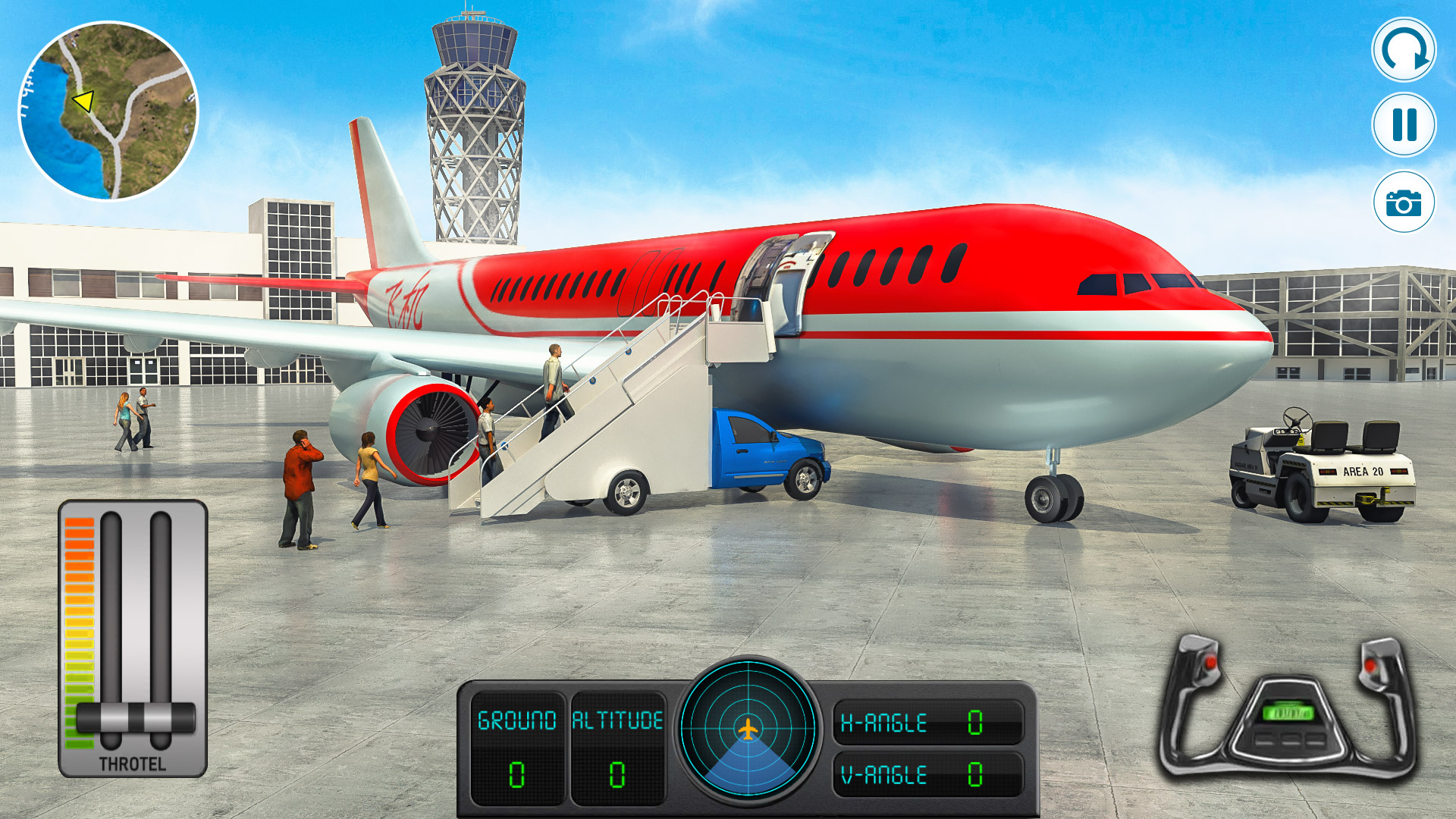Take a screenshot with the camera icon
The image size is (1456, 819).
coord(1404,201)
